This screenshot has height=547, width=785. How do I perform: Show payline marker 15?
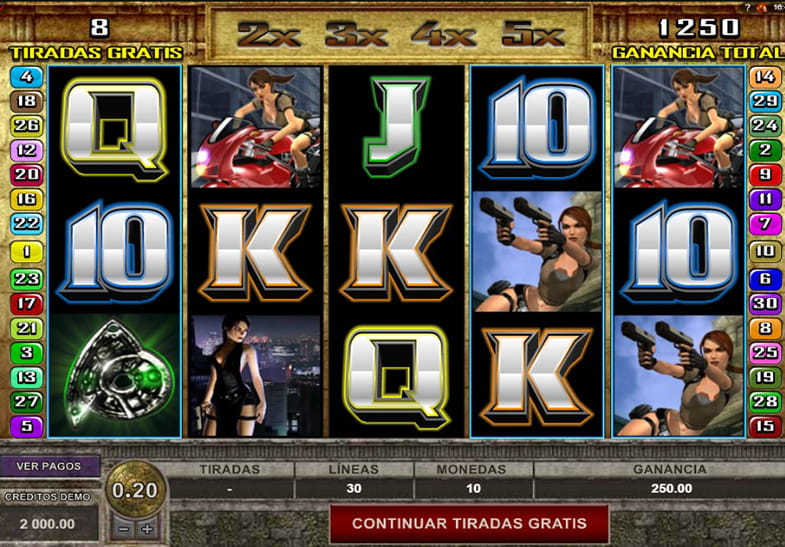click(x=765, y=427)
